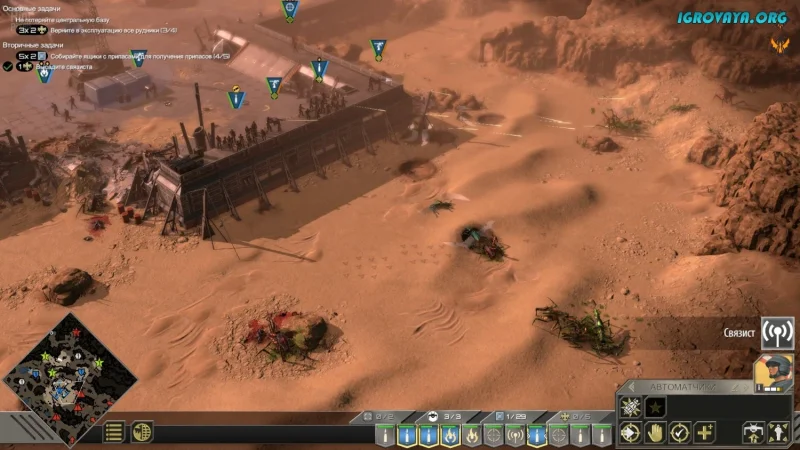
Task: Choose the move-arrow command button
Action: click(x=630, y=433)
